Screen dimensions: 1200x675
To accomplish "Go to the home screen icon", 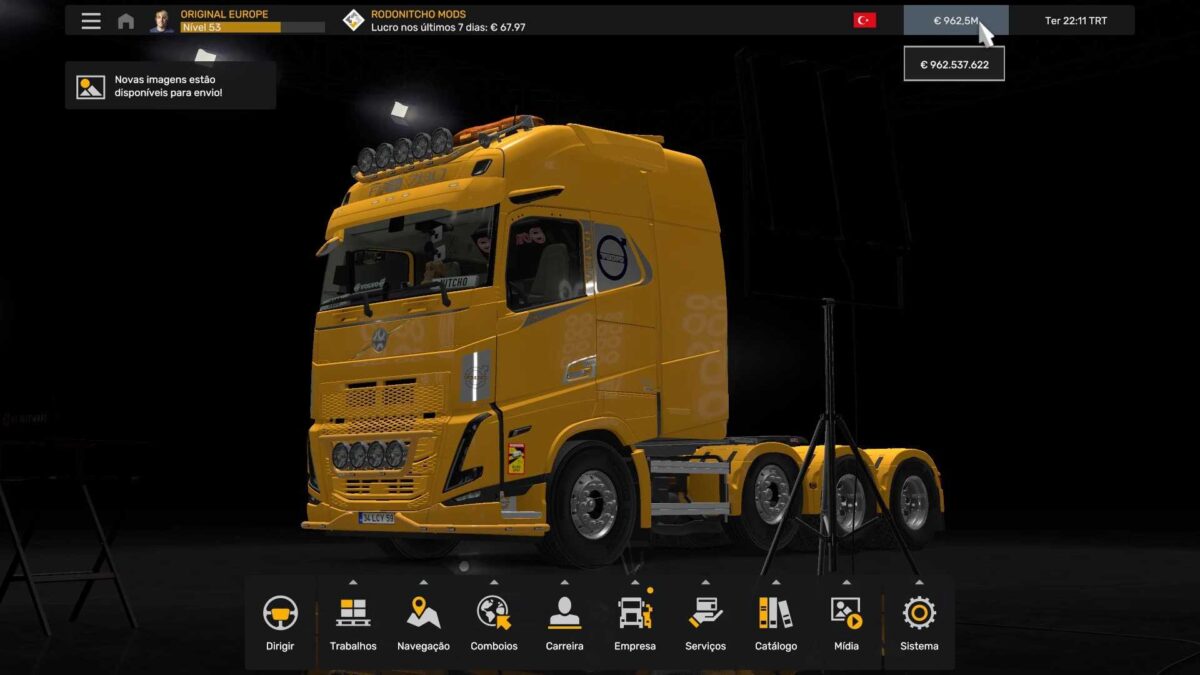I will tap(126, 21).
